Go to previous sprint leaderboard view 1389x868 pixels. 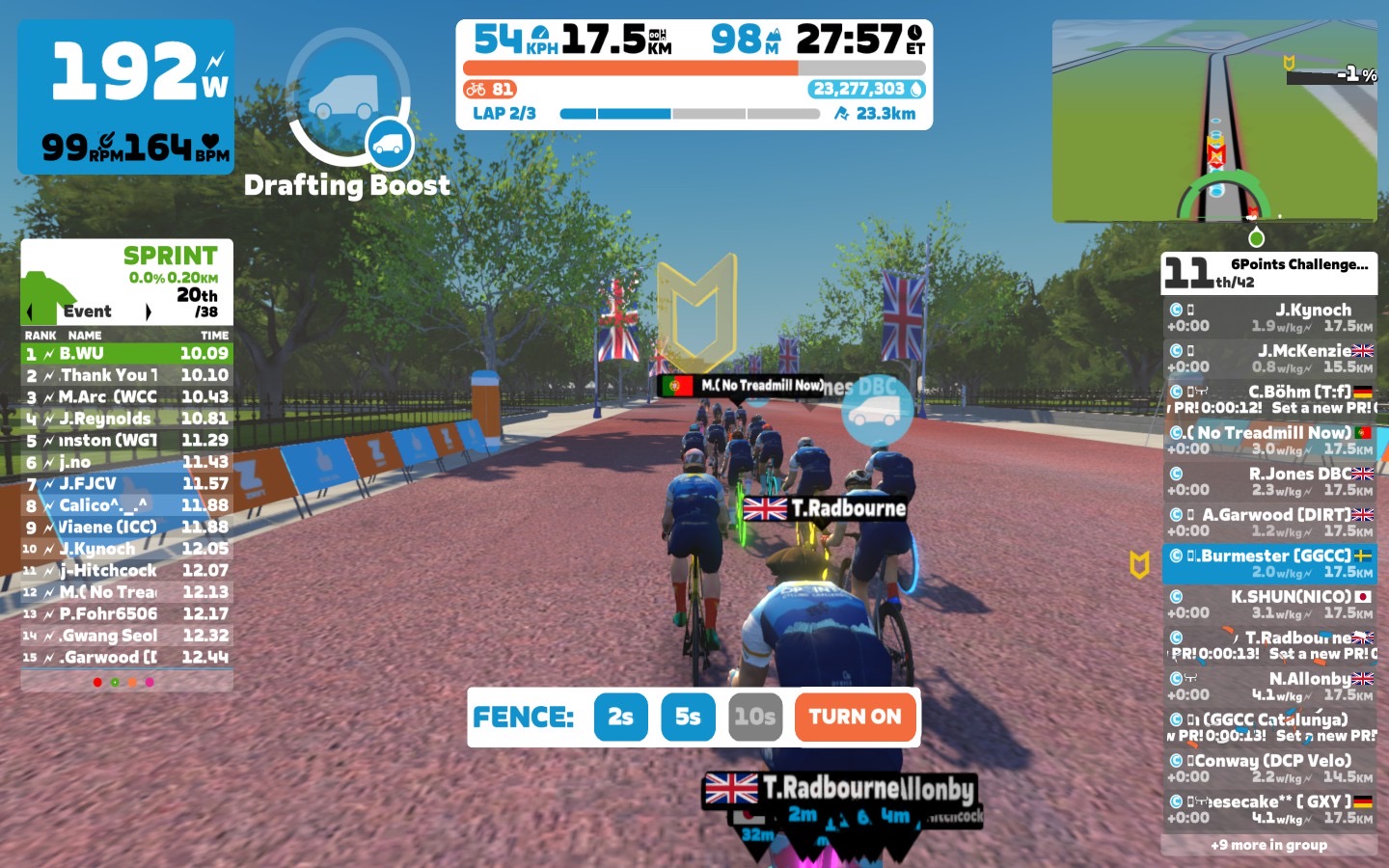click(29, 312)
